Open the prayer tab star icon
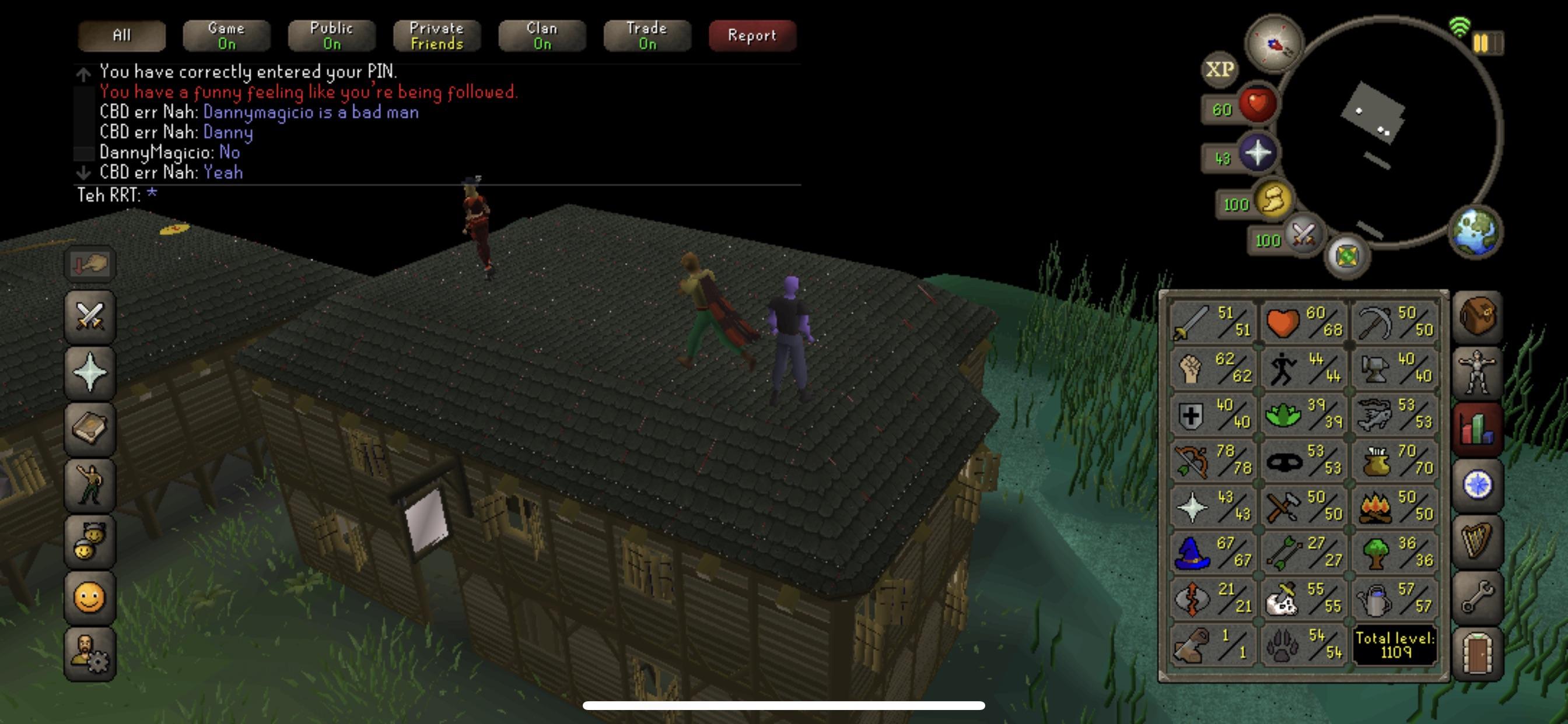Image resolution: width=1568 pixels, height=724 pixels. (x=89, y=372)
